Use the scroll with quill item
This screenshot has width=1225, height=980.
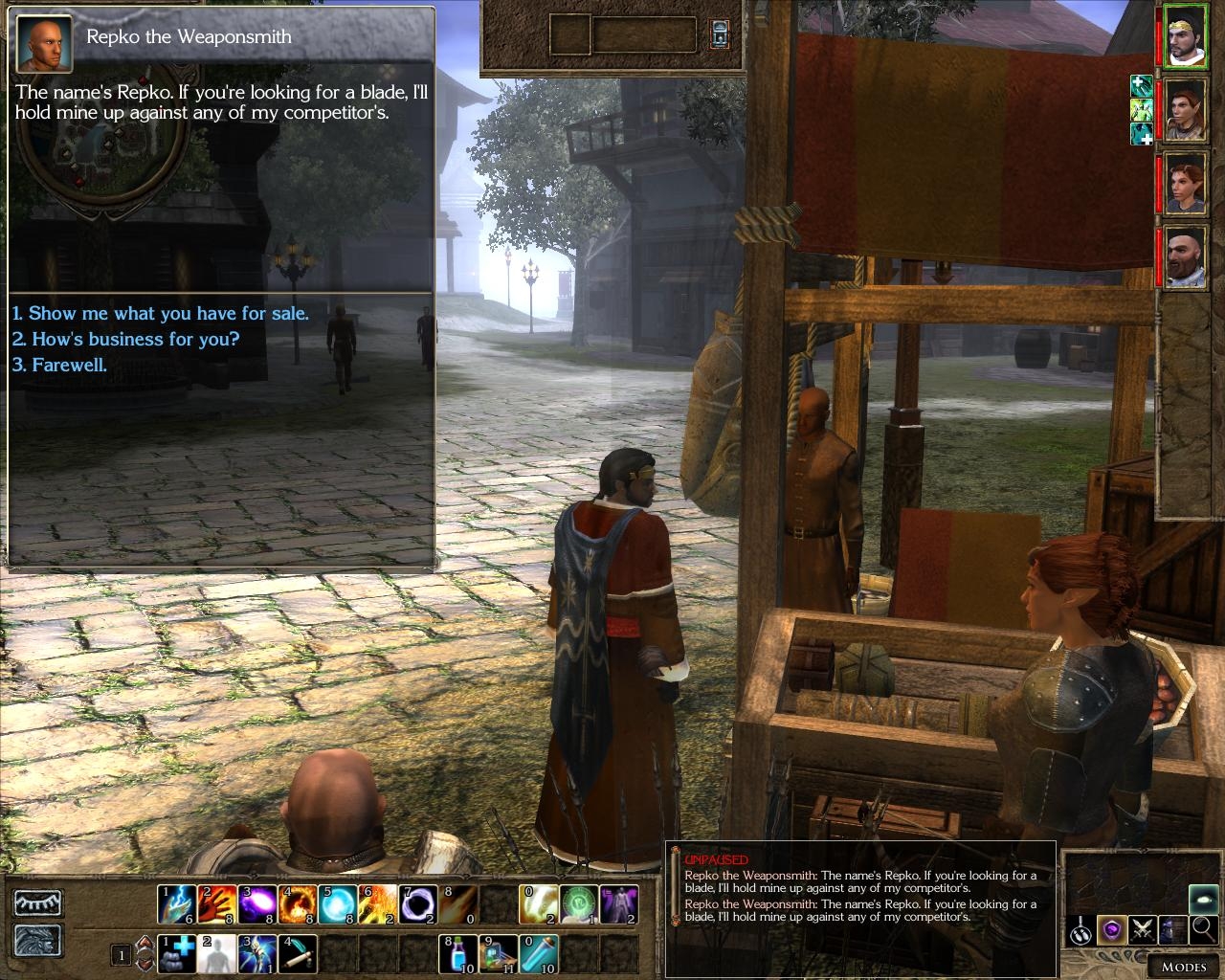point(298,954)
